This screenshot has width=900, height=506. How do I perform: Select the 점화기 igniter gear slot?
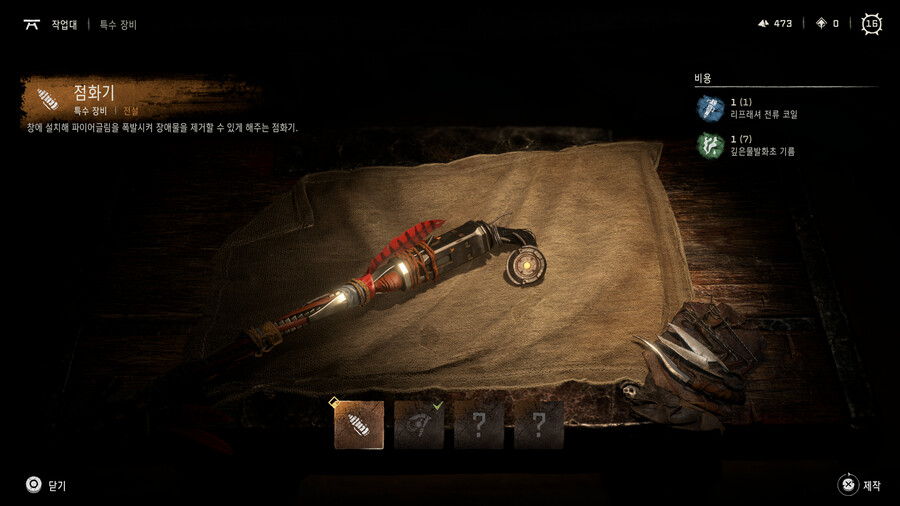tap(359, 425)
